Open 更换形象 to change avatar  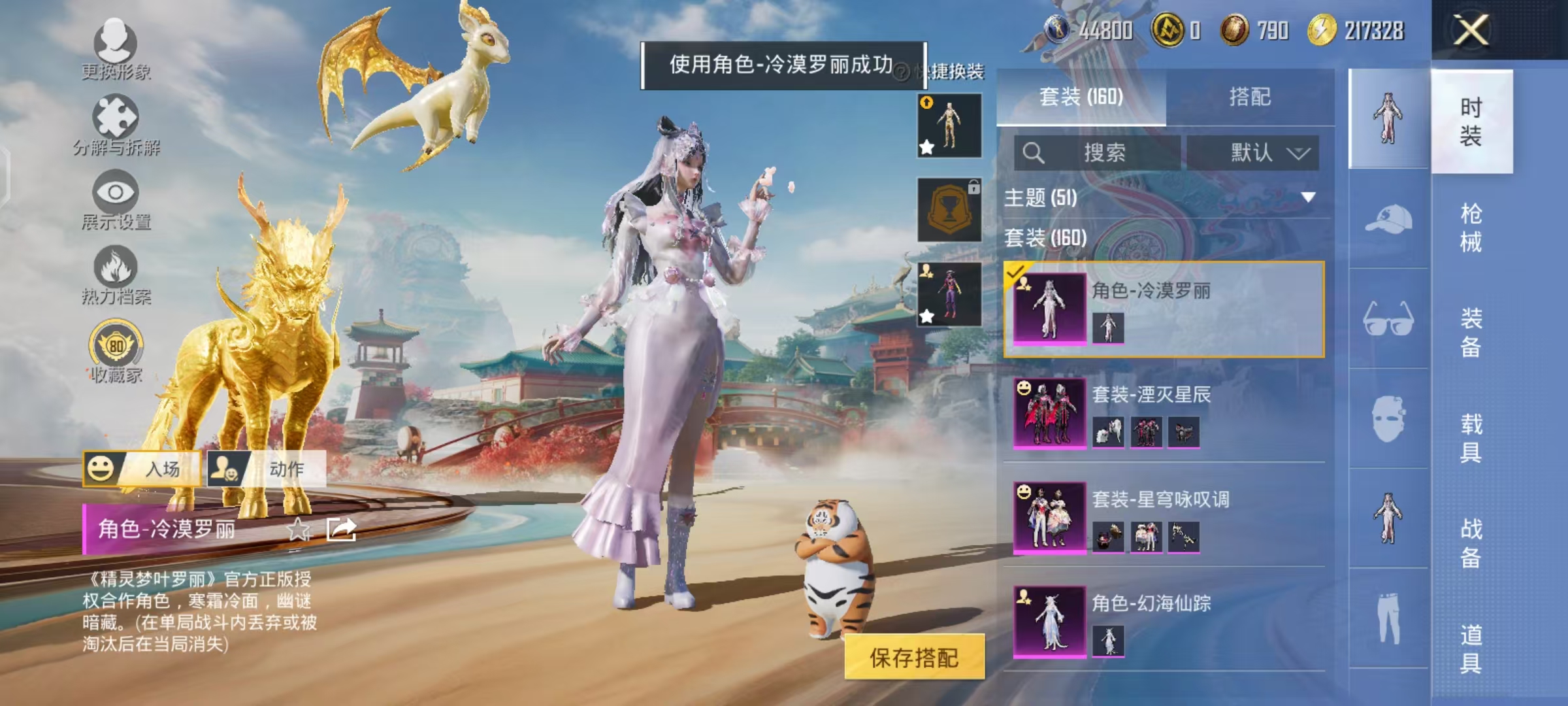point(114,52)
